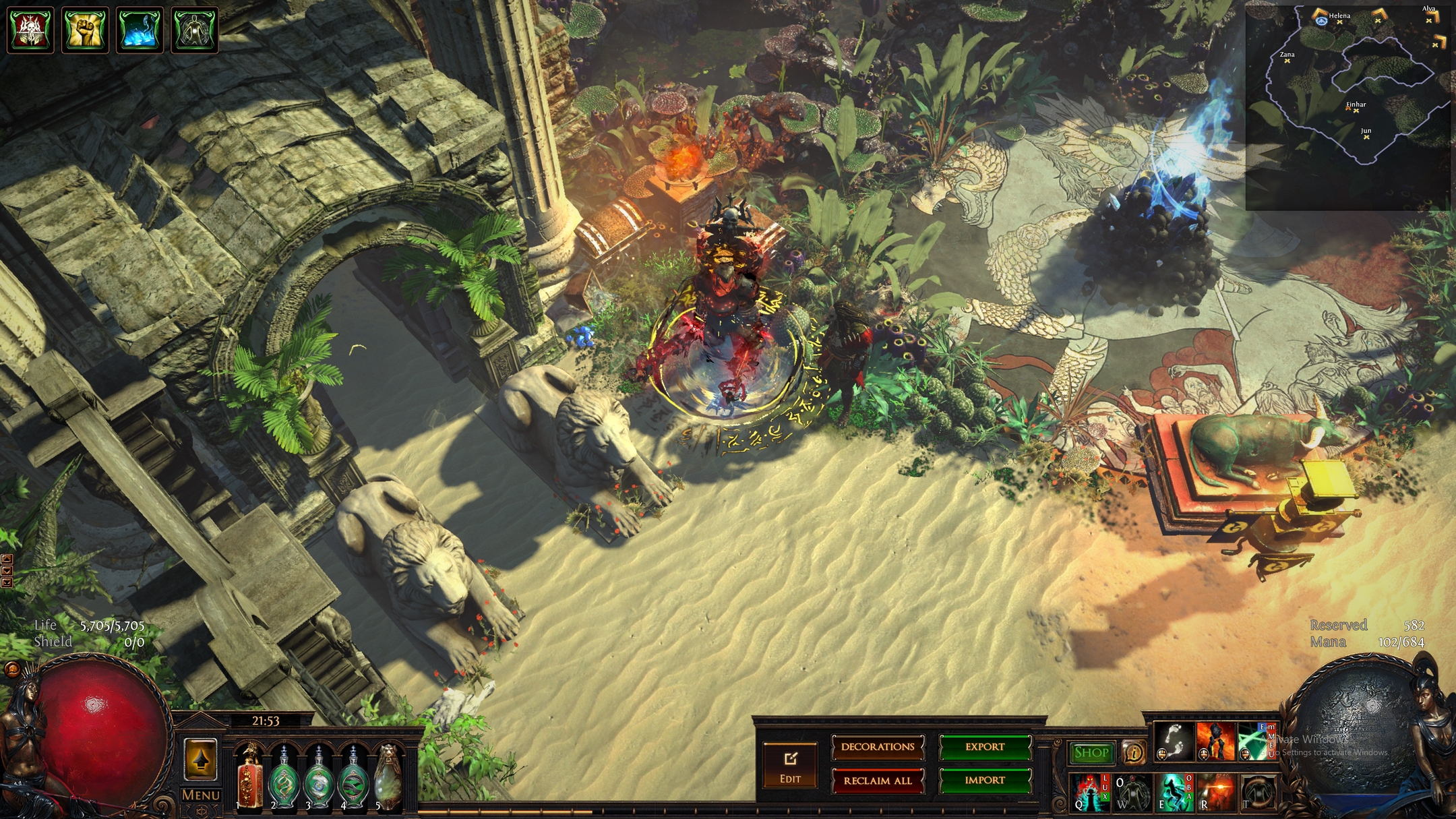Open the Menu button

(x=201, y=795)
